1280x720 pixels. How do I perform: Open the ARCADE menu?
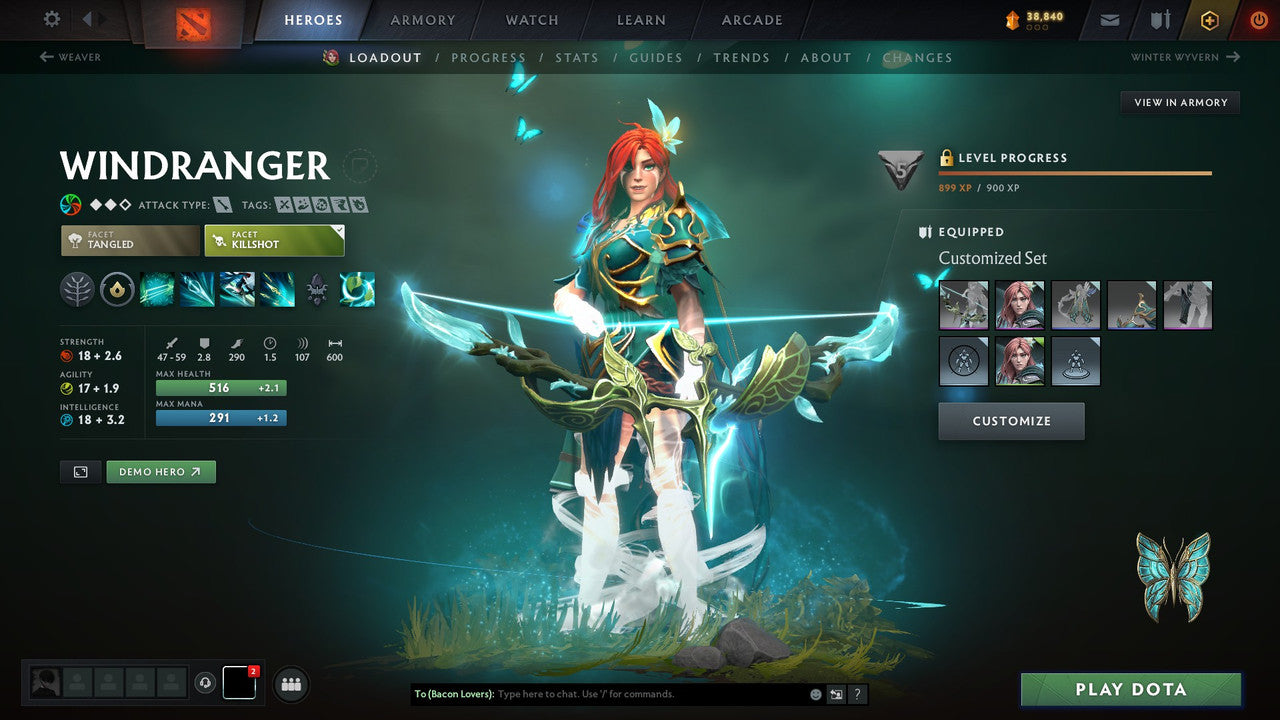coord(751,19)
